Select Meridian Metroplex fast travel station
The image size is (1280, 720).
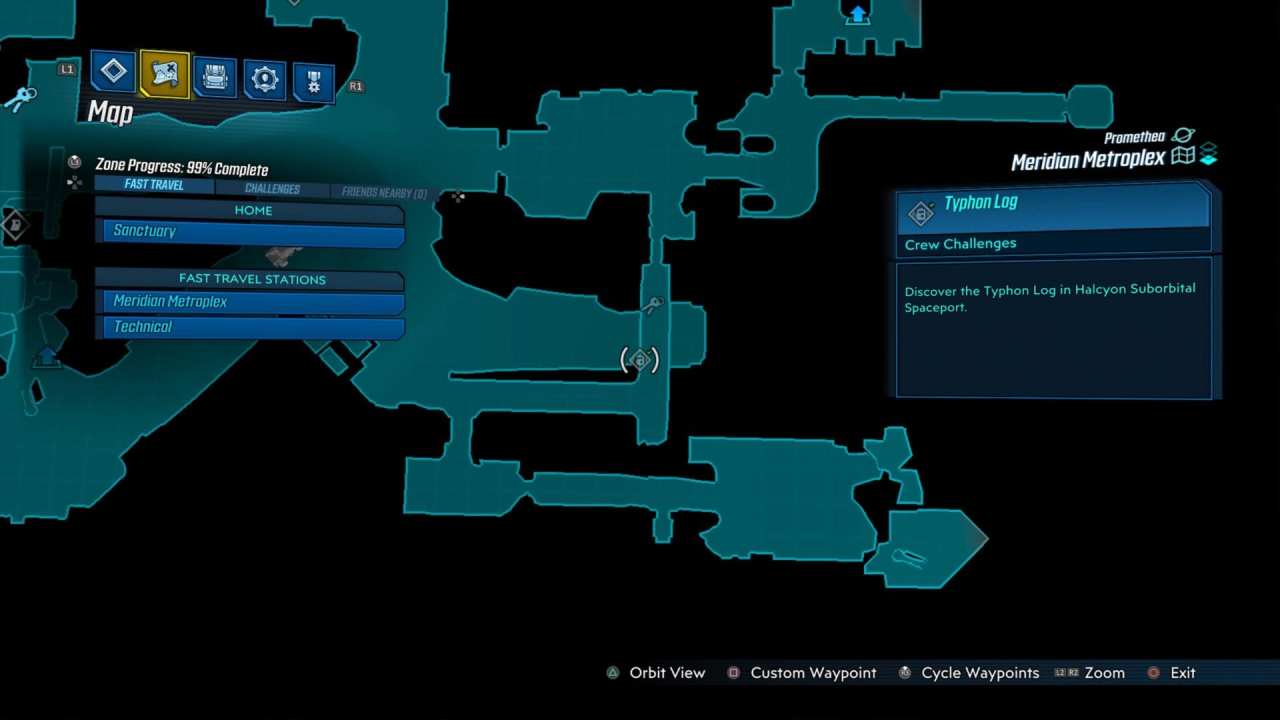(x=250, y=301)
